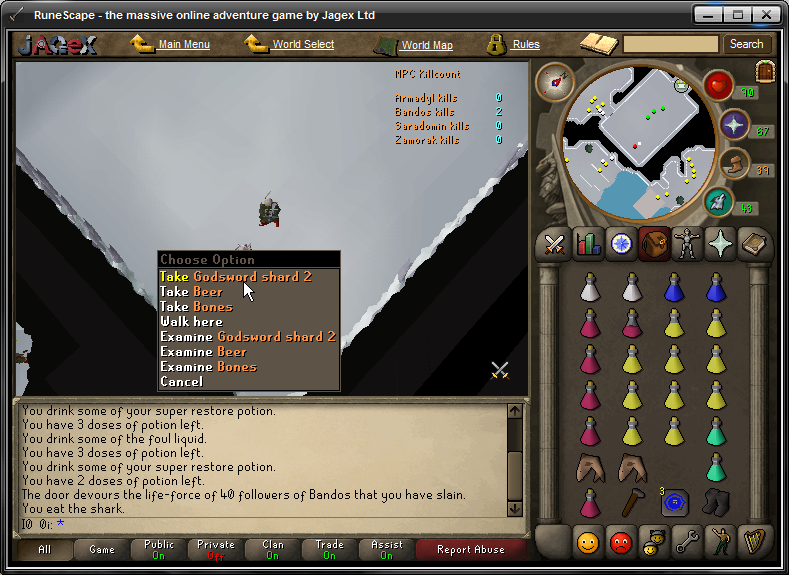Toggle the Private chat filter
Screen dimensions: 789x575
[x=215, y=549]
